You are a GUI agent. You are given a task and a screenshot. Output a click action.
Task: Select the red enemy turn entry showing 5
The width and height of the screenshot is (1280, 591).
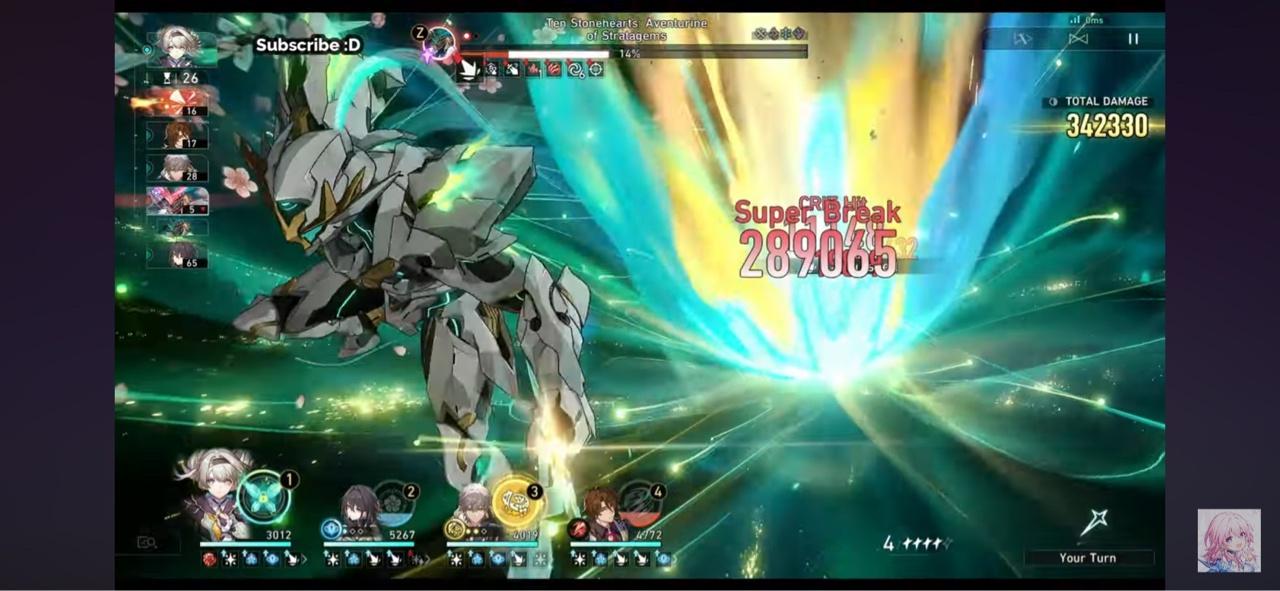178,201
